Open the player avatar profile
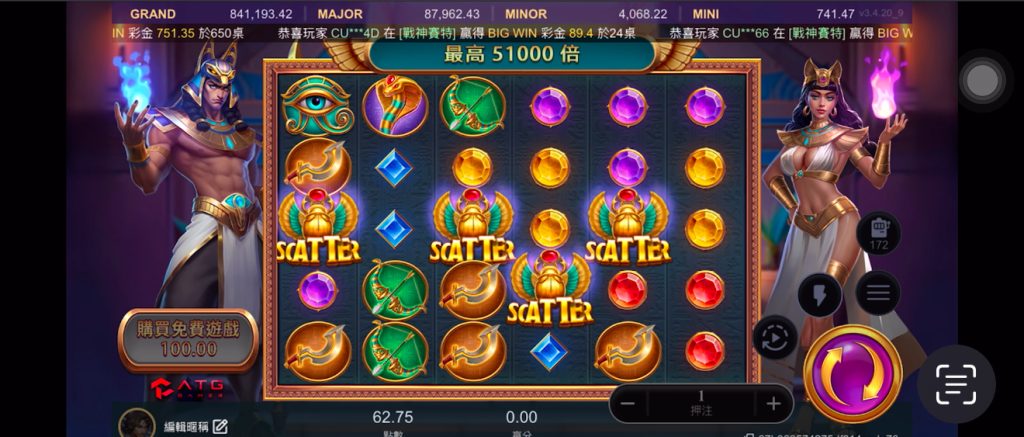The image size is (1024, 437). (137, 424)
